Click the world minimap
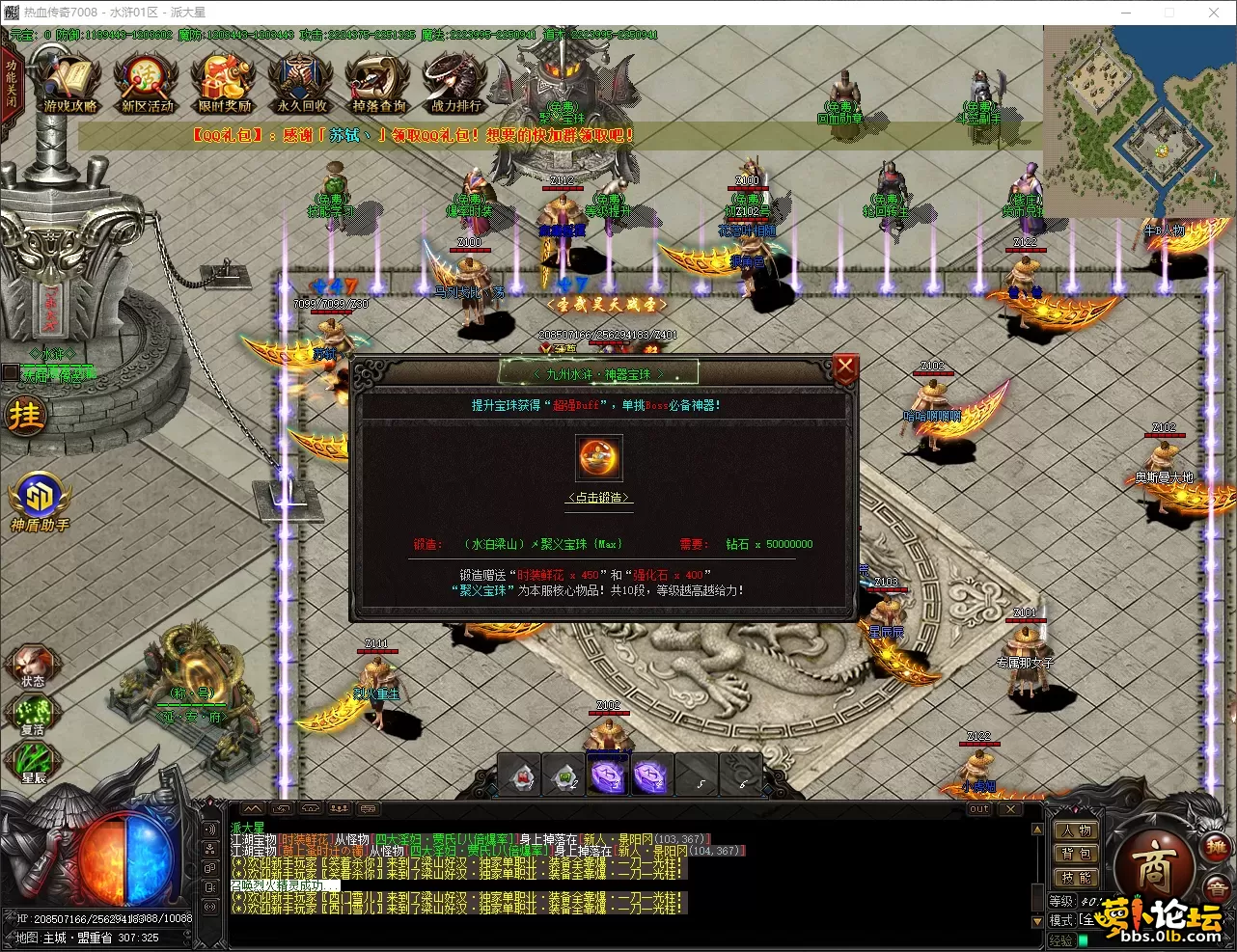The height and width of the screenshot is (952, 1237). (1139, 122)
